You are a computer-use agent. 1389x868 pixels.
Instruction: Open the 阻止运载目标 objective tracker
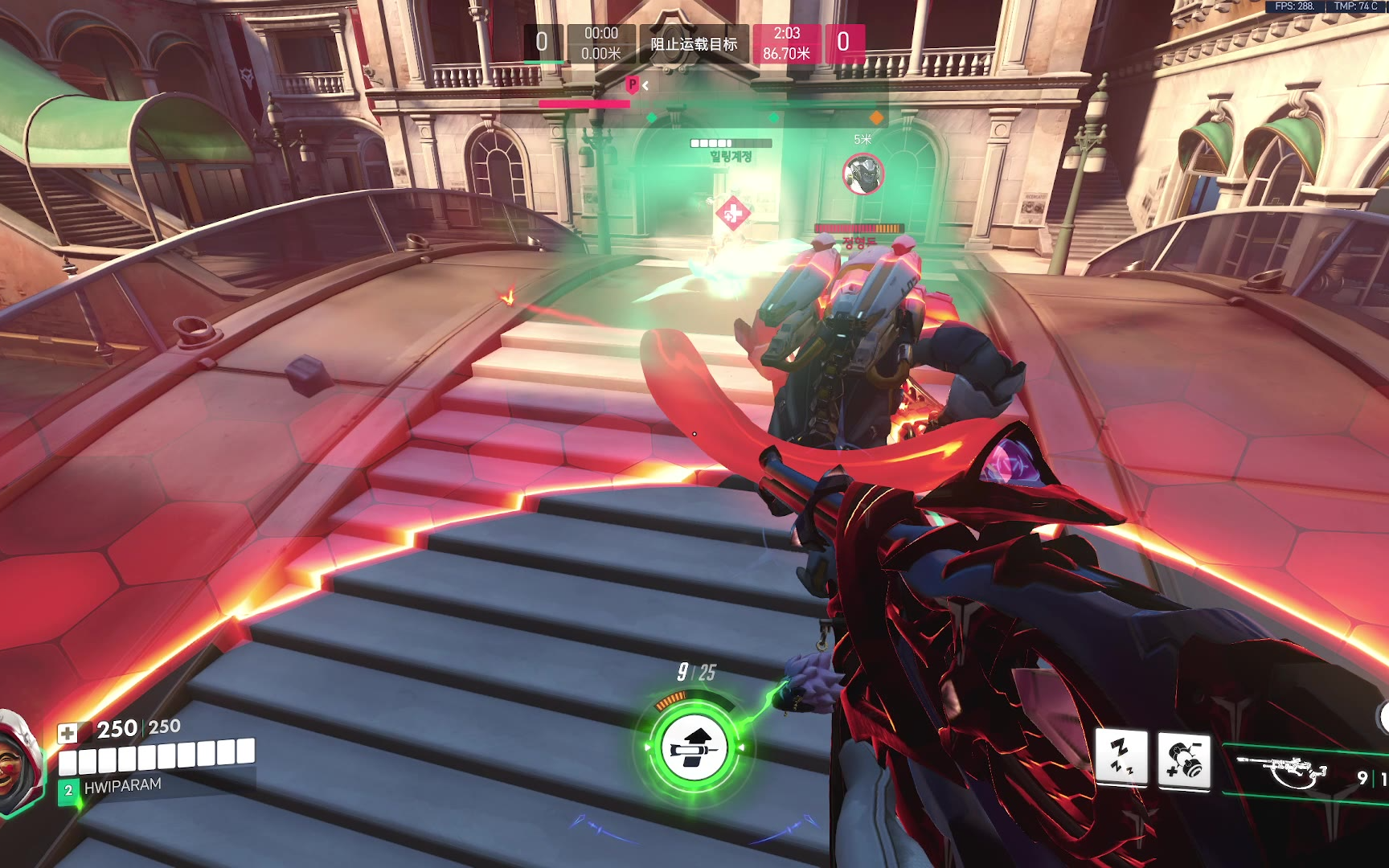click(693, 44)
